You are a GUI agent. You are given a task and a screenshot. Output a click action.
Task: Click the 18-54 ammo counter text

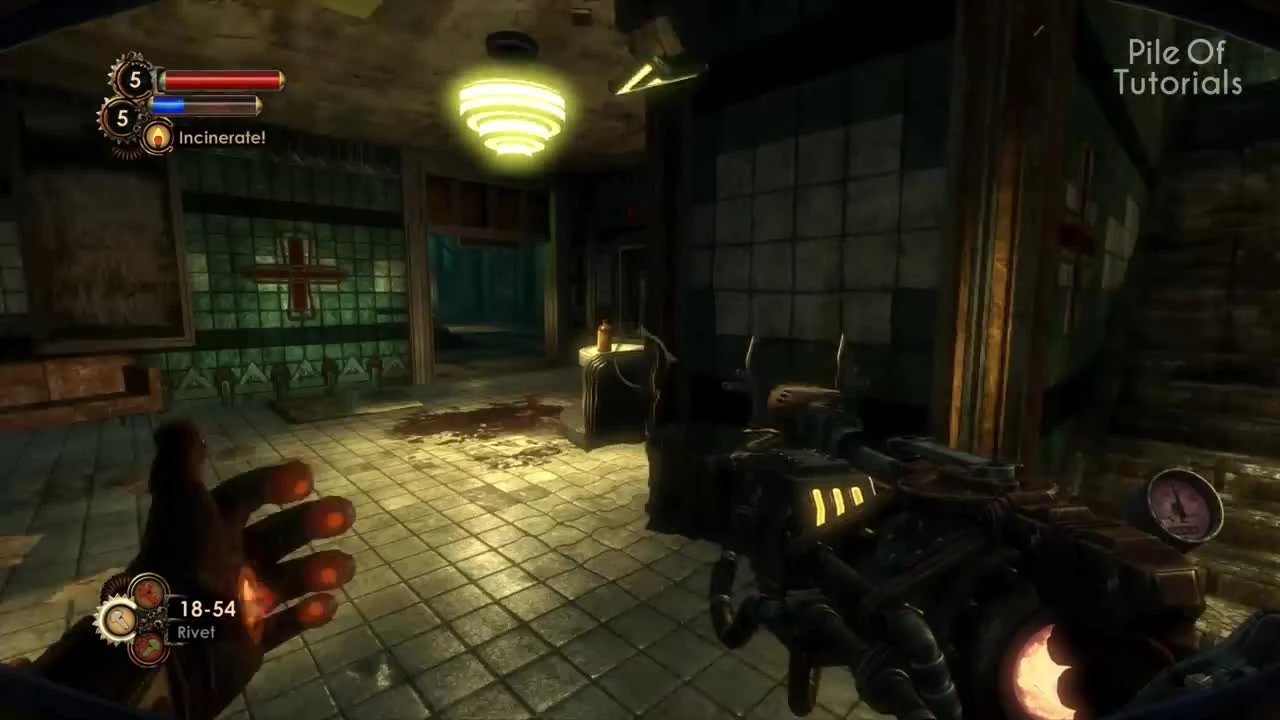[208, 608]
